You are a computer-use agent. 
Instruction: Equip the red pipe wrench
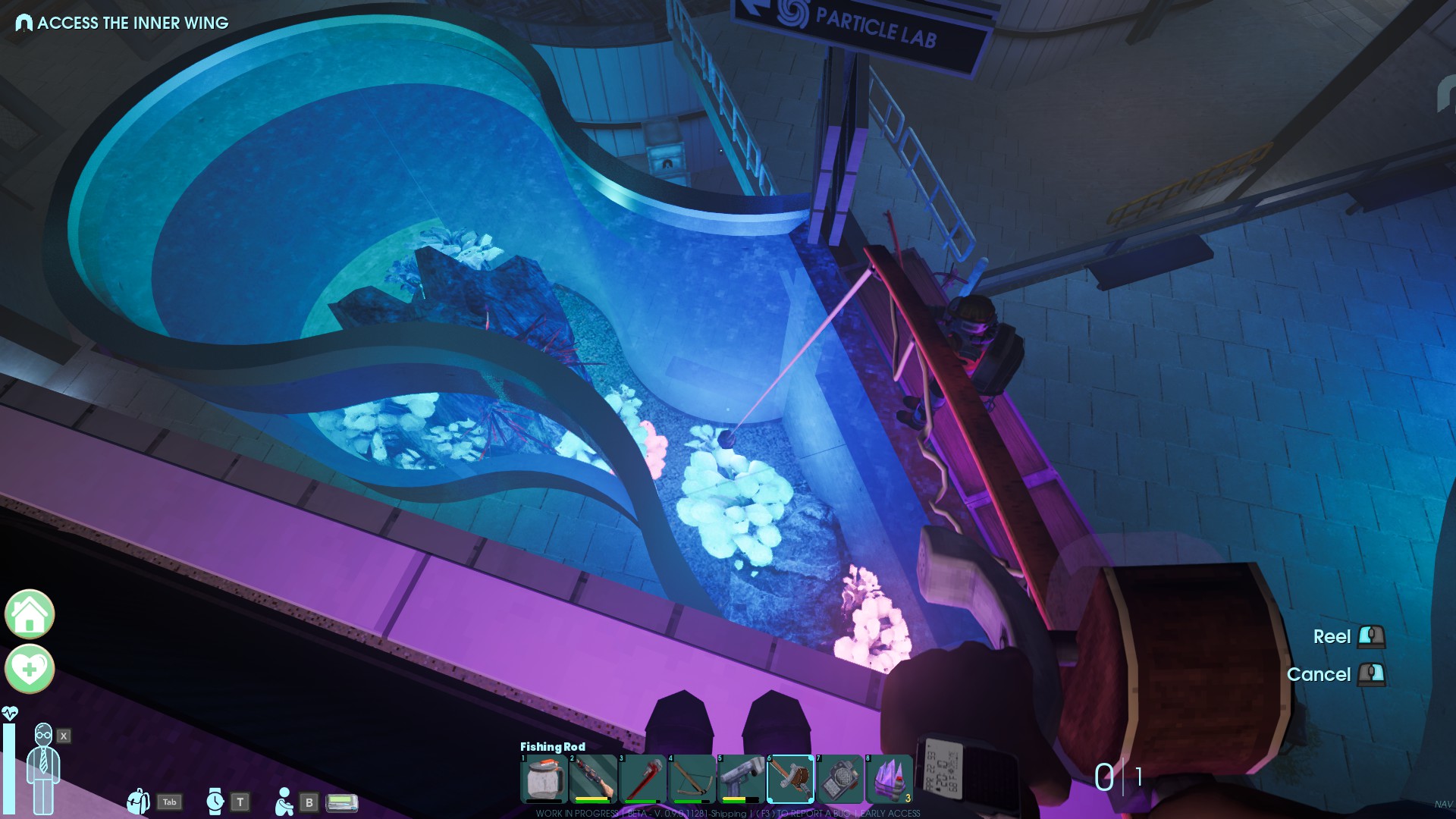642,779
